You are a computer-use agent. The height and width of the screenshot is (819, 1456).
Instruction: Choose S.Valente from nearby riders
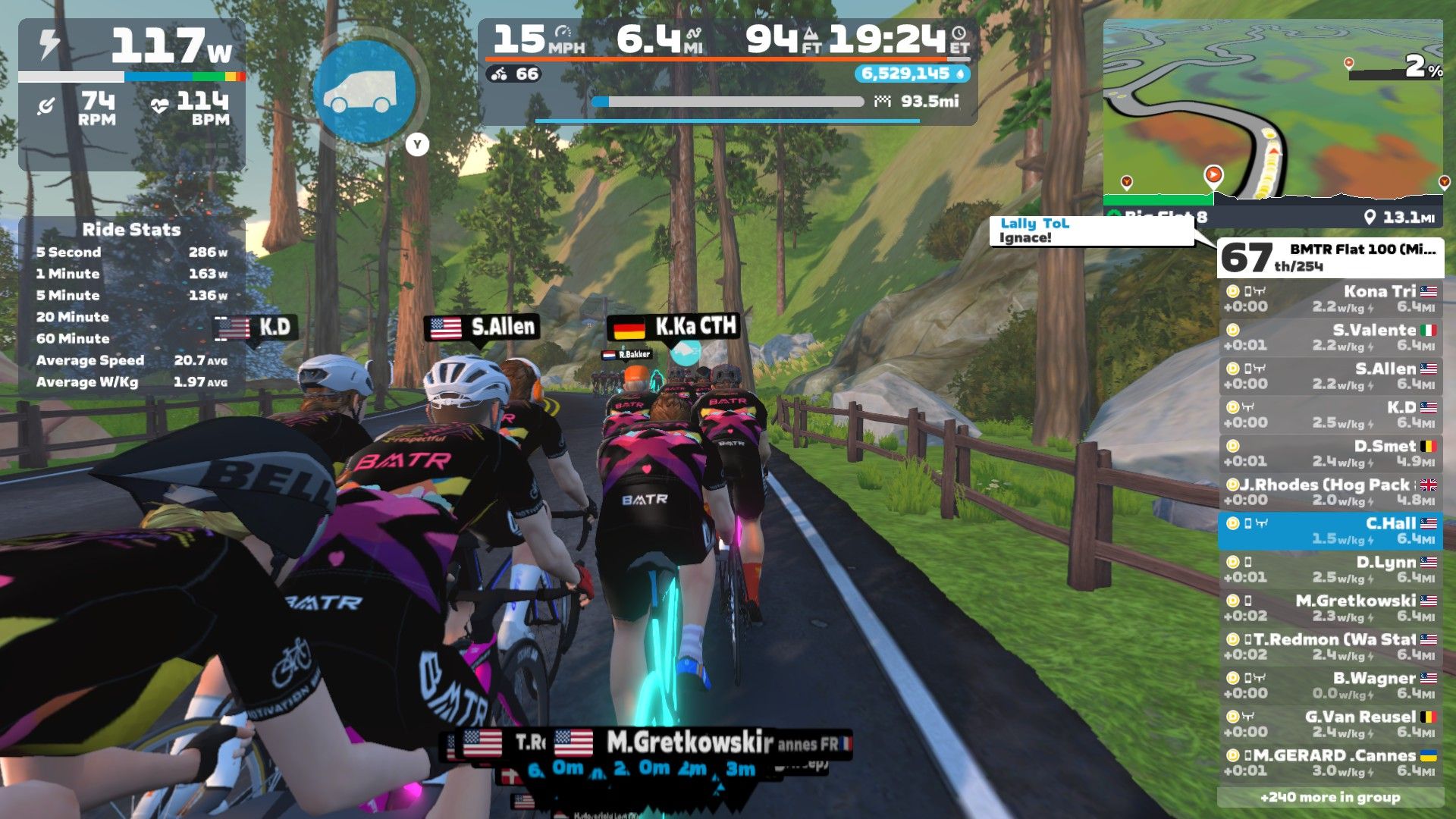(x=1331, y=337)
